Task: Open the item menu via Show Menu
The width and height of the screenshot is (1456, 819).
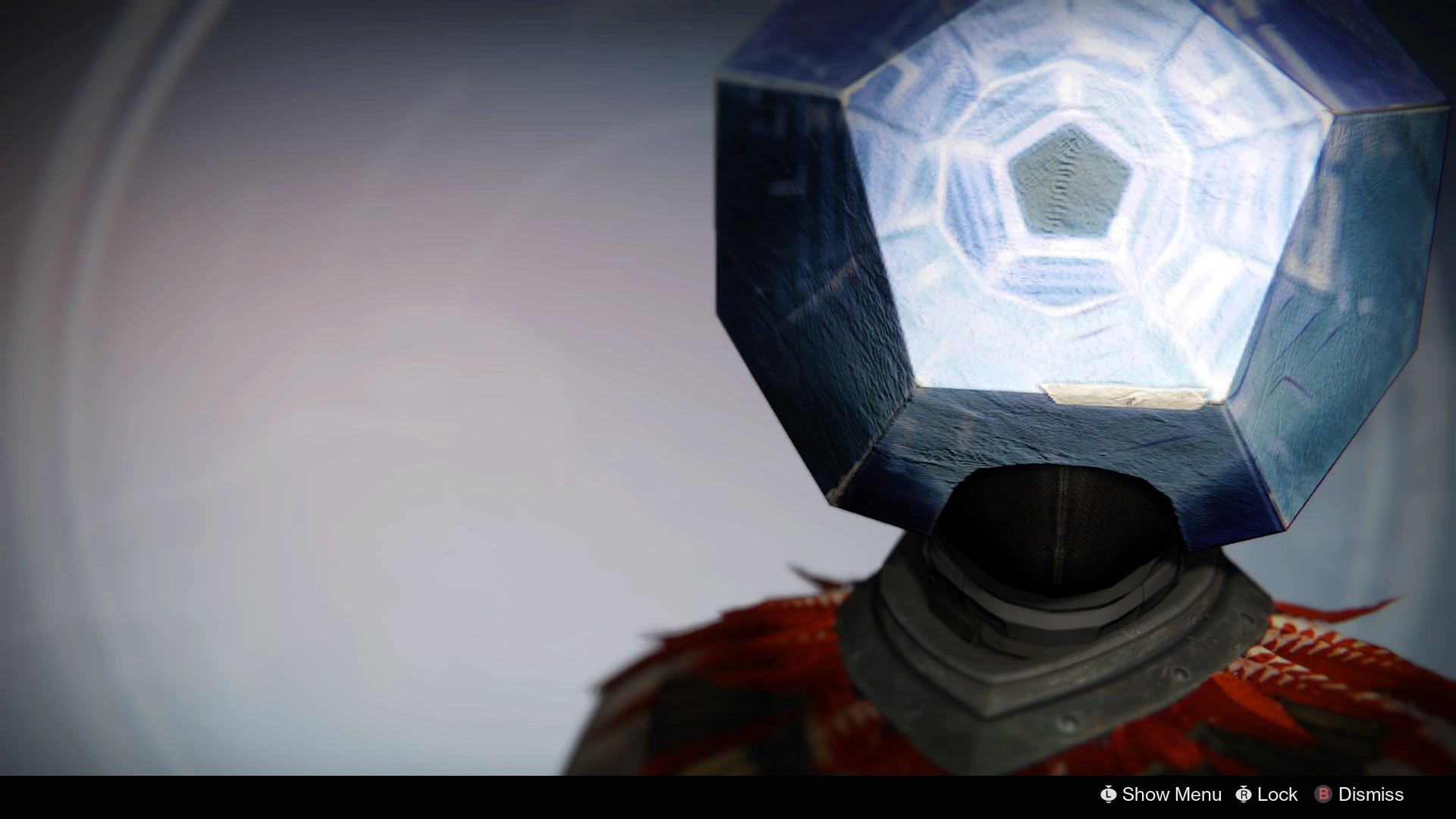Action: 1172,795
